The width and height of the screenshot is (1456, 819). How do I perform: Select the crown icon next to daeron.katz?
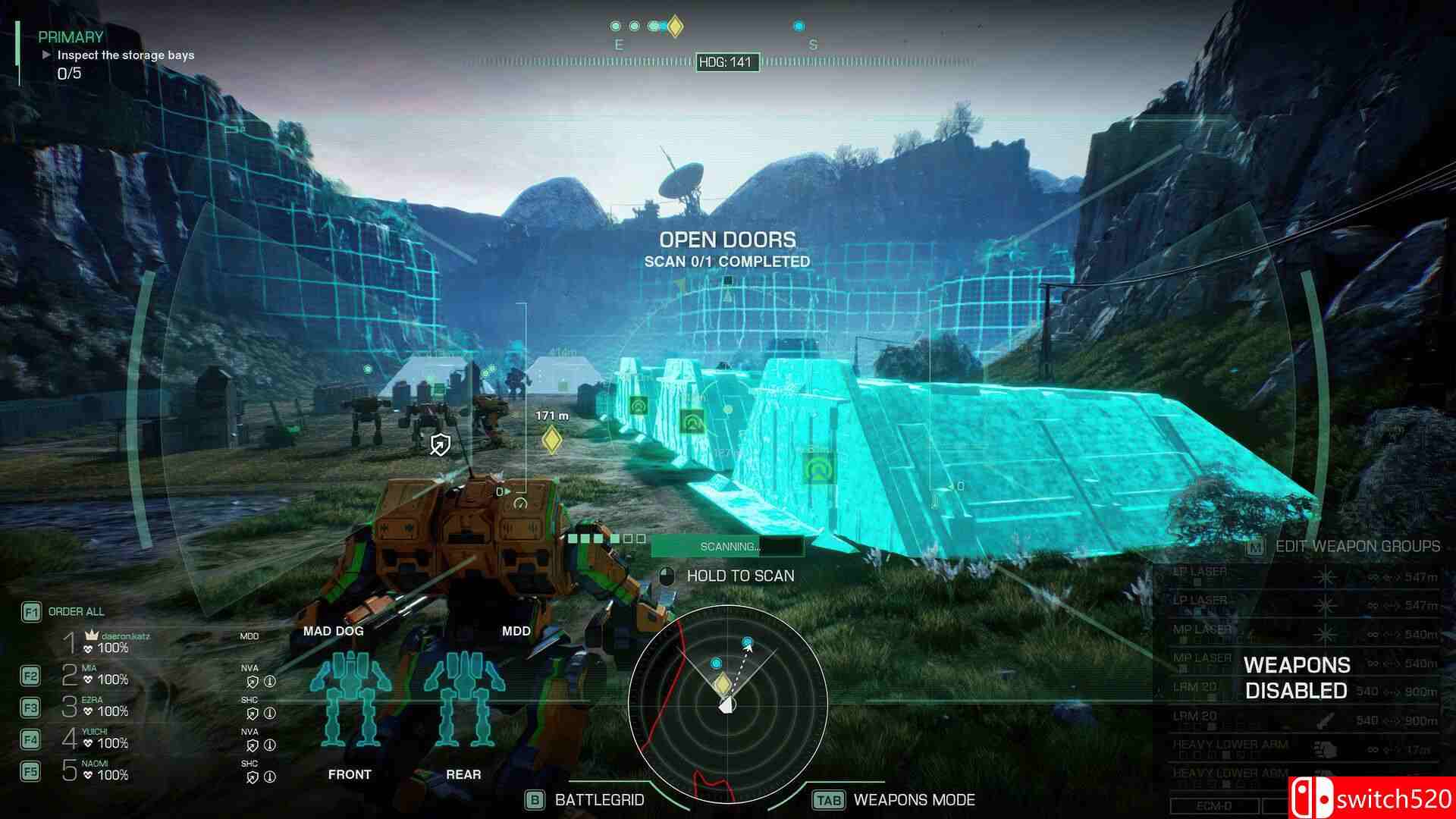[x=91, y=635]
